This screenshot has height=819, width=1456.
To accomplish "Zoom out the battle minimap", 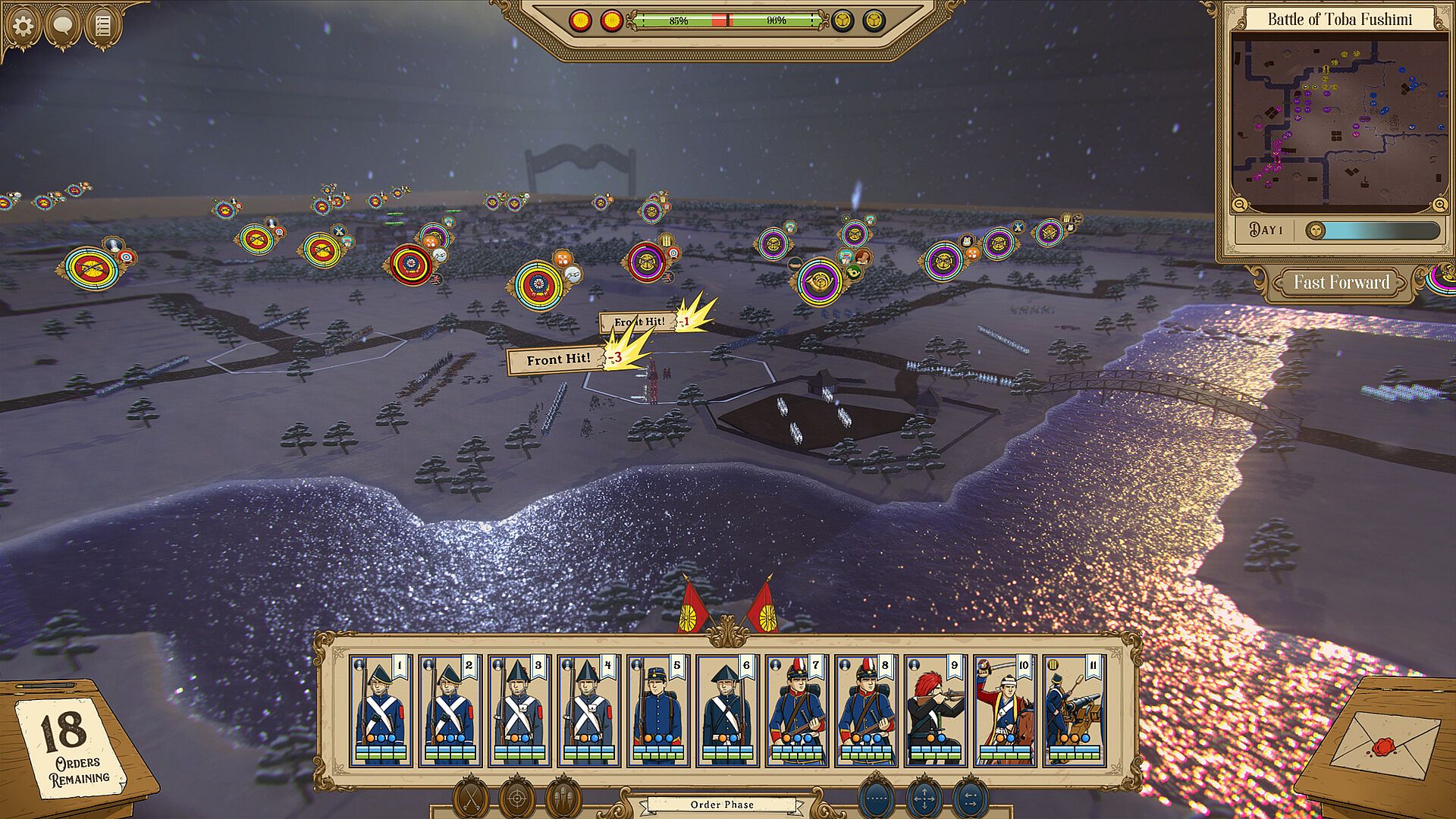I will point(1239,204).
